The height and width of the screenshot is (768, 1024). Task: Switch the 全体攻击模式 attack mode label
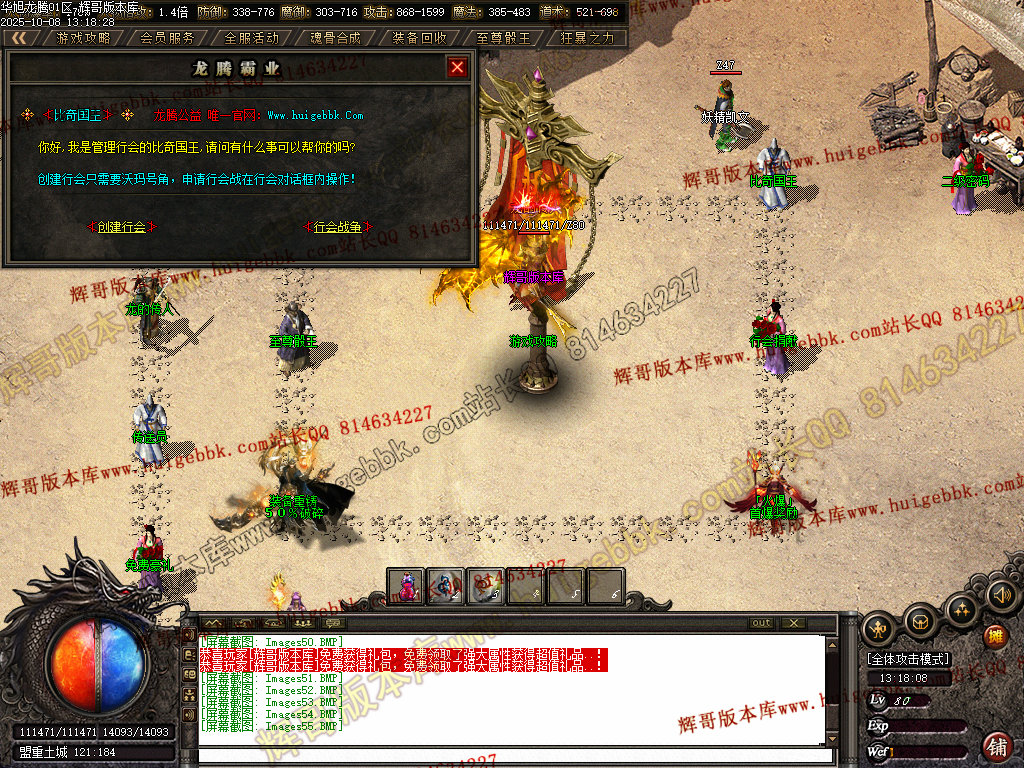tap(908, 660)
